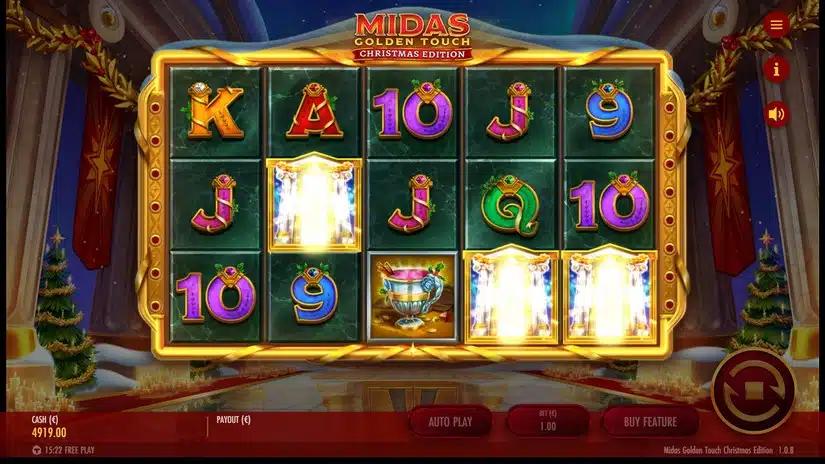Start Auto Play mode
The width and height of the screenshot is (825, 464).
pyautogui.click(x=450, y=421)
